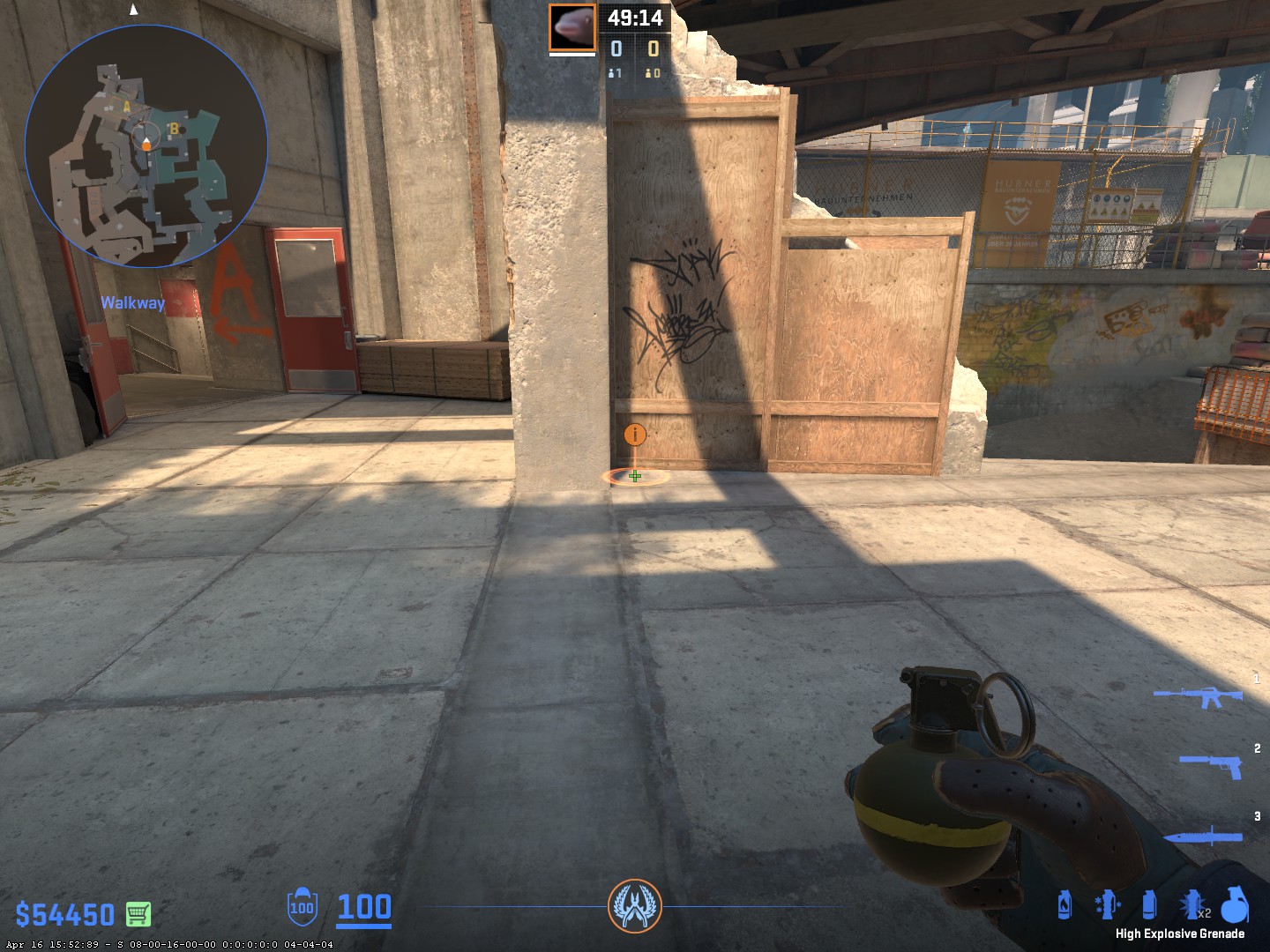Click the player avatar above the scoreboard

[572, 27]
